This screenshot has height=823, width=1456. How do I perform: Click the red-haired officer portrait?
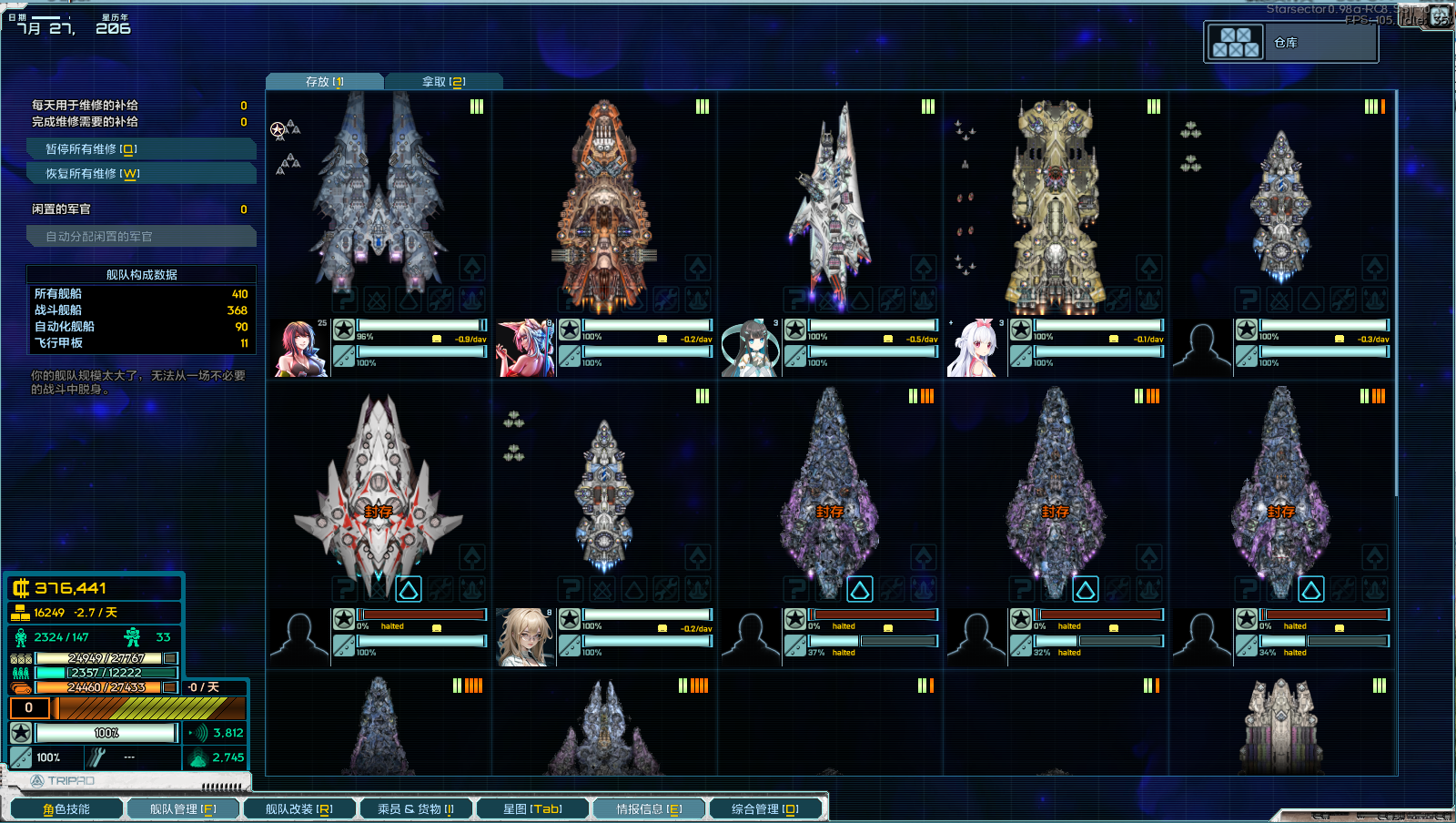coord(300,349)
